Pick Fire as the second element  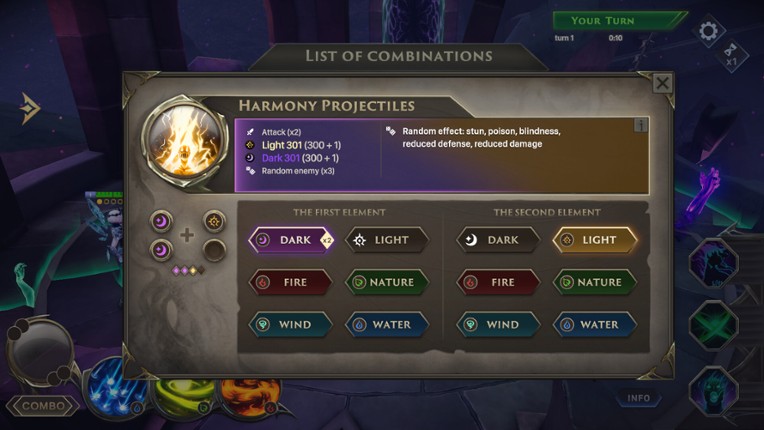tap(498, 282)
